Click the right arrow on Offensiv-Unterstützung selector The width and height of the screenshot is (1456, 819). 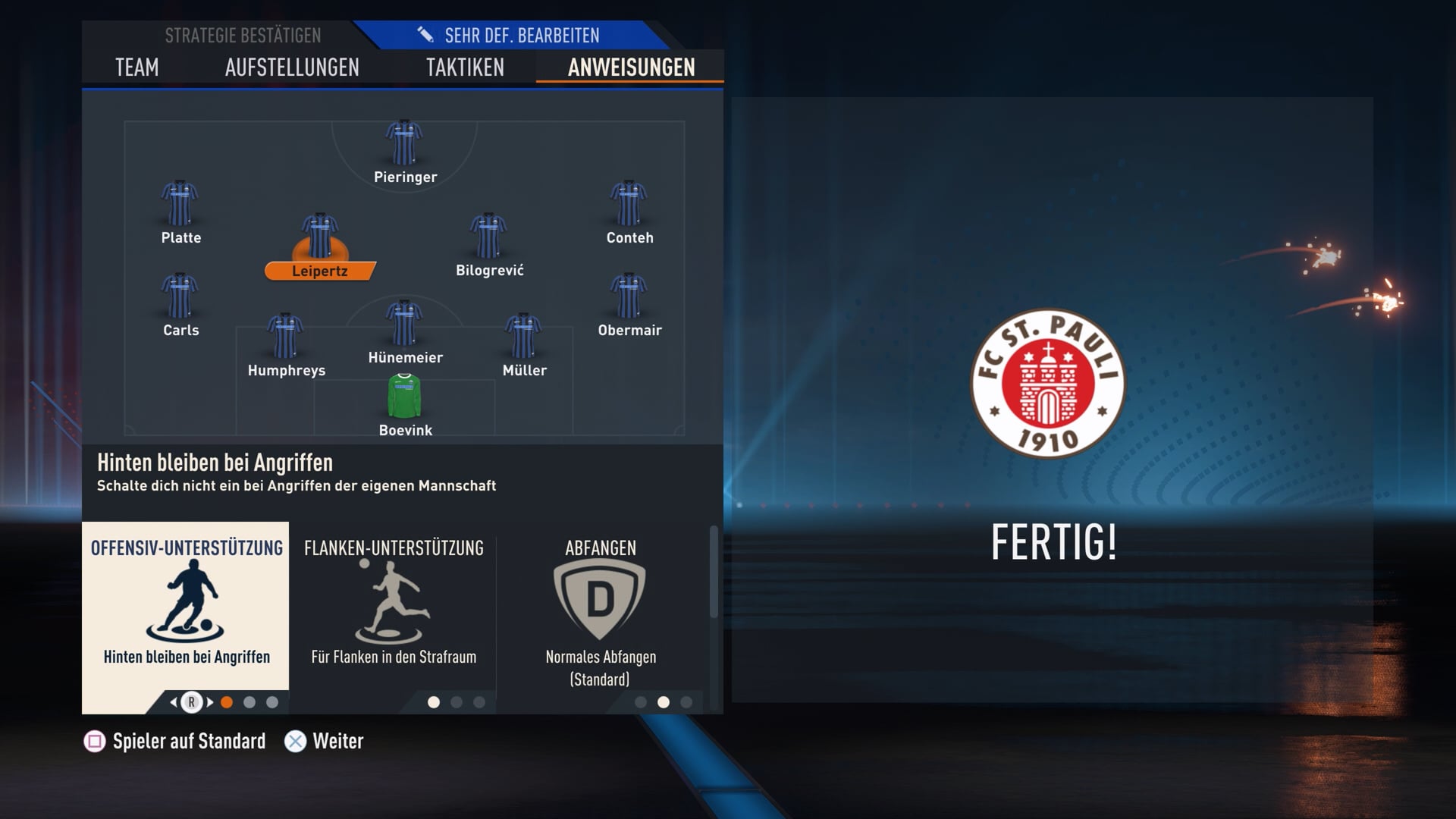[210, 702]
